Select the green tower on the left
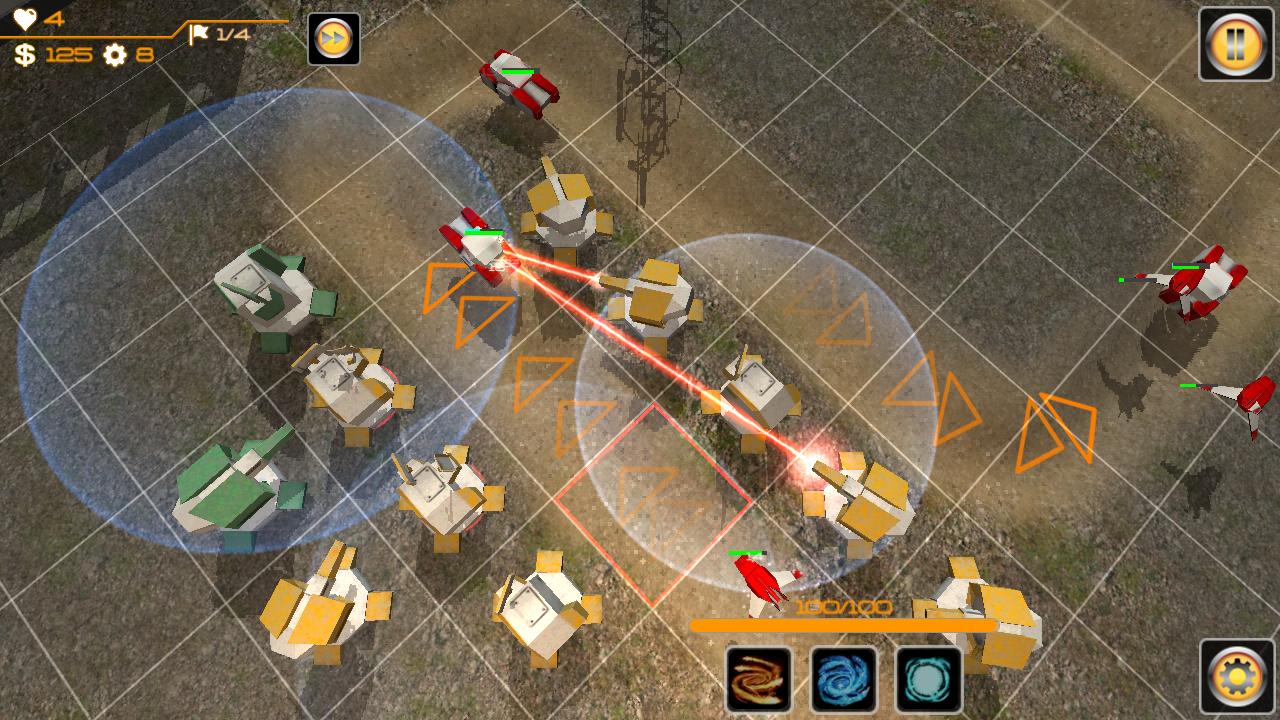Viewport: 1280px width, 720px height. (265, 290)
